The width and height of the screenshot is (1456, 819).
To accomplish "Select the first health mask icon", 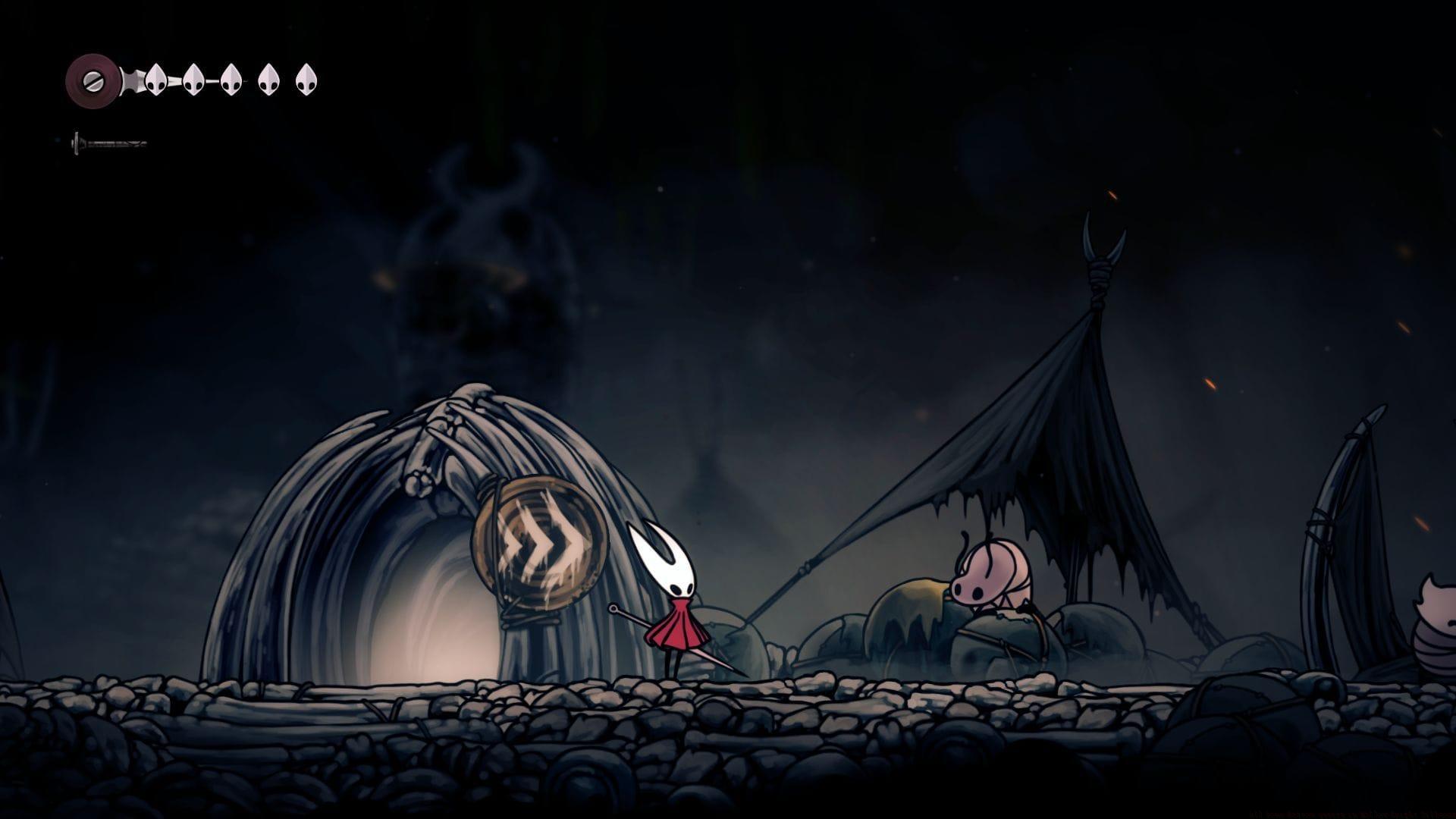I will 156,80.
